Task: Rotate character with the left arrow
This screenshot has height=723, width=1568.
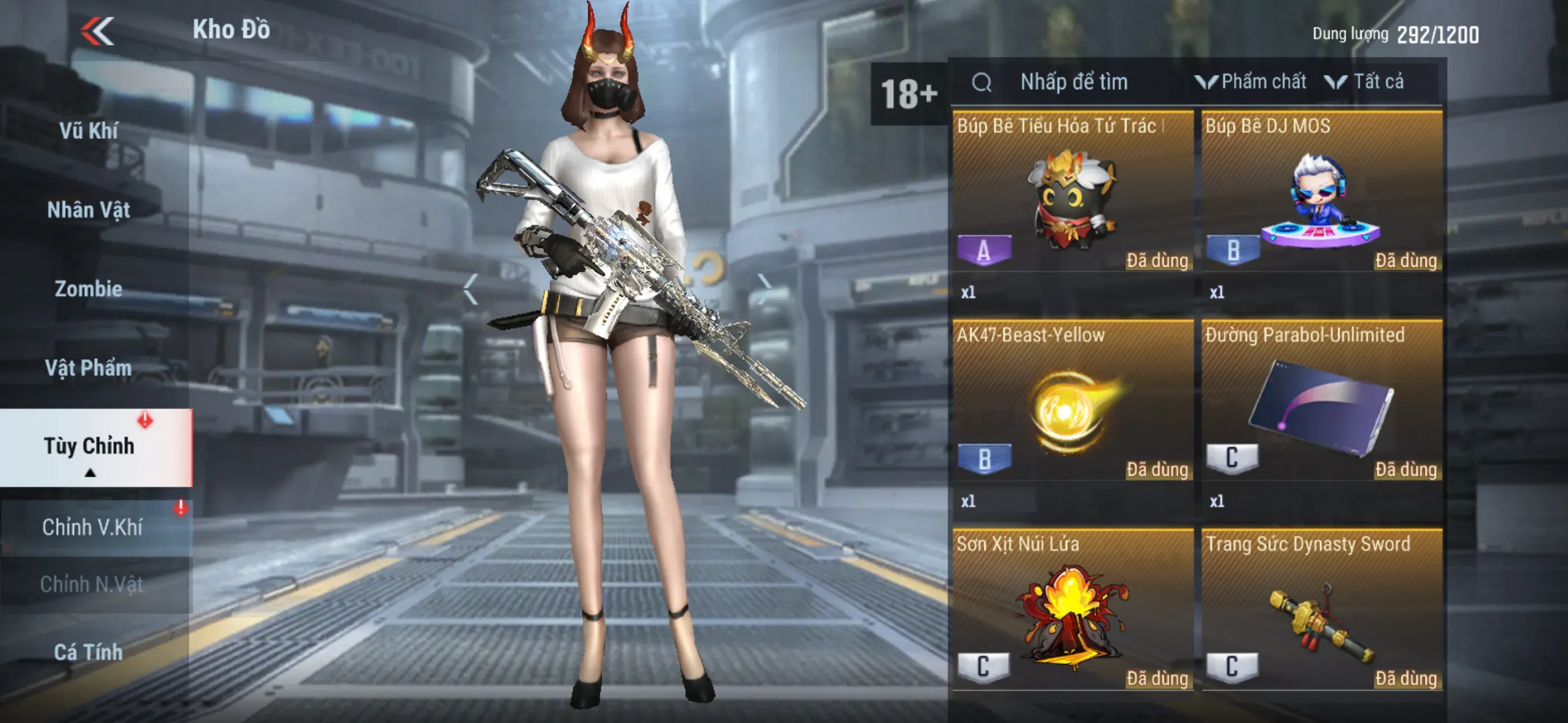Action: click(x=470, y=289)
